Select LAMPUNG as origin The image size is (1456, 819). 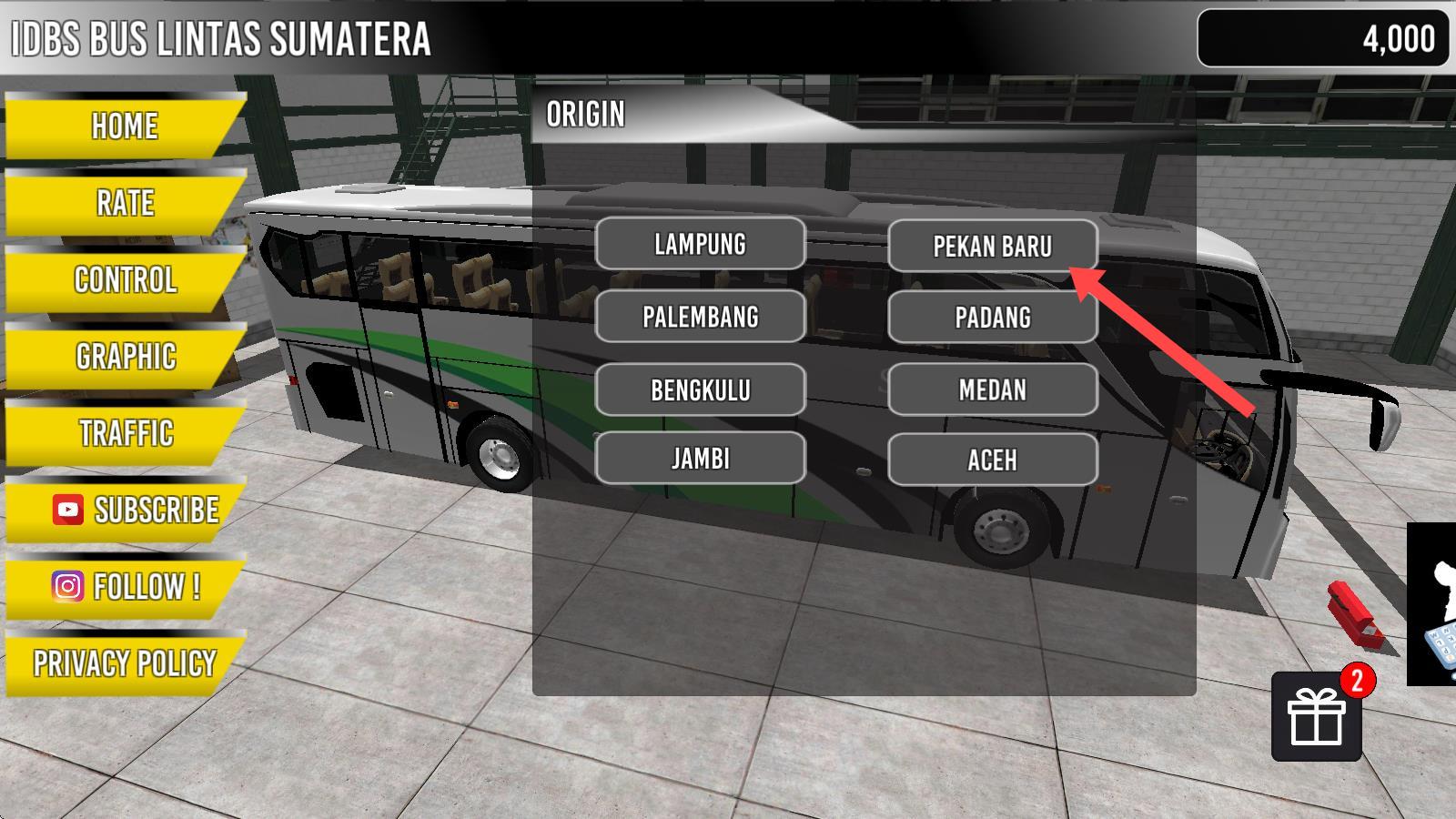(x=700, y=244)
